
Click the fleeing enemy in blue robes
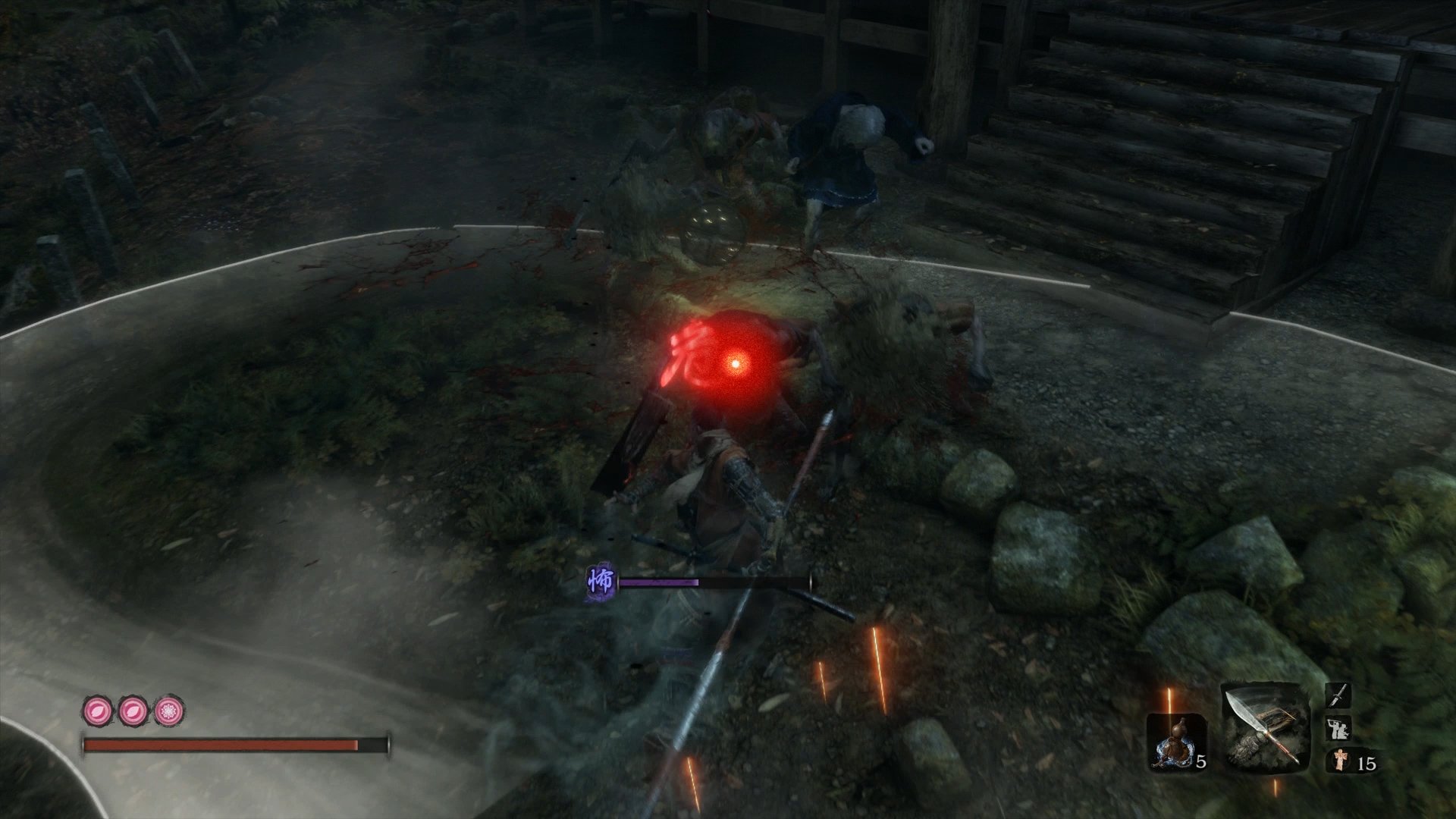click(849, 144)
